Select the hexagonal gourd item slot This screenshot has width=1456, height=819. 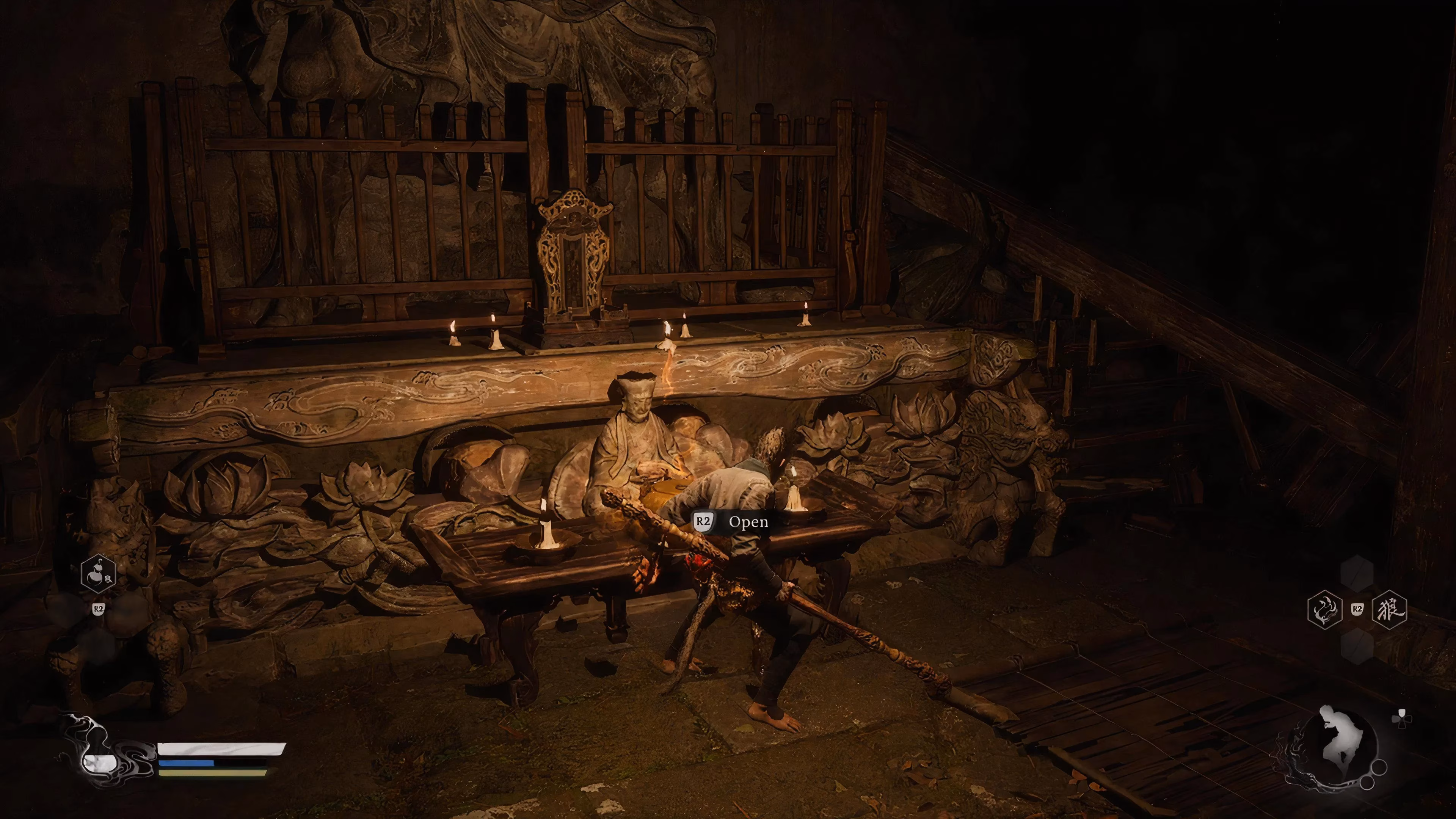click(98, 574)
